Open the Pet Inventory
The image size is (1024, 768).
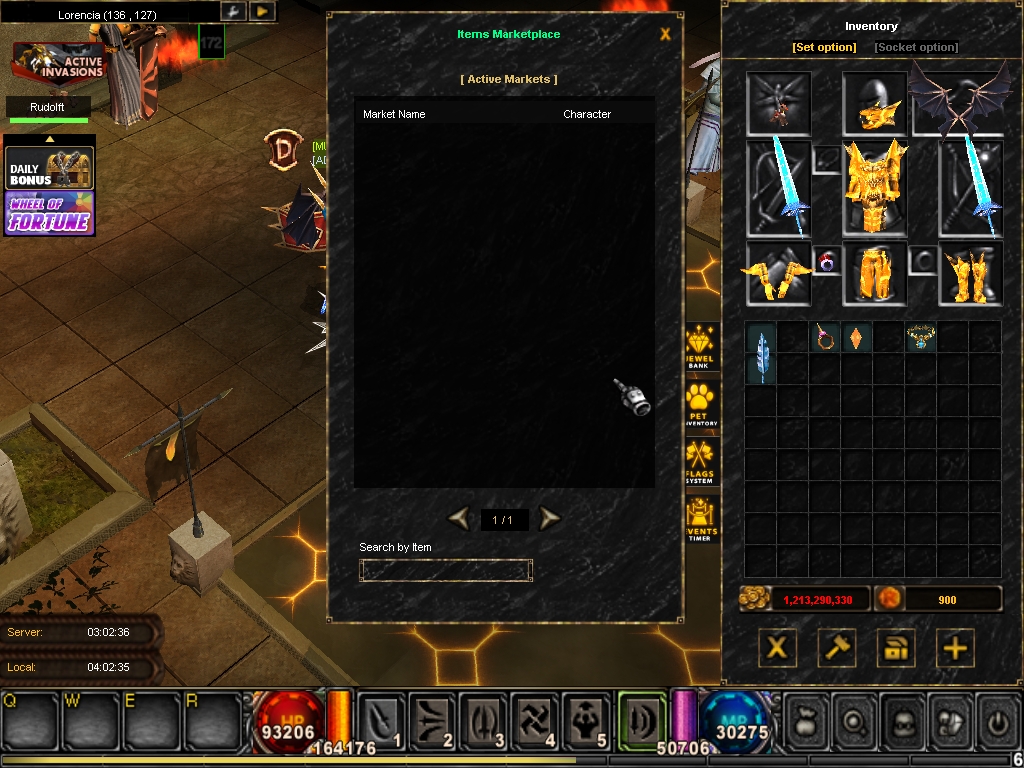700,404
